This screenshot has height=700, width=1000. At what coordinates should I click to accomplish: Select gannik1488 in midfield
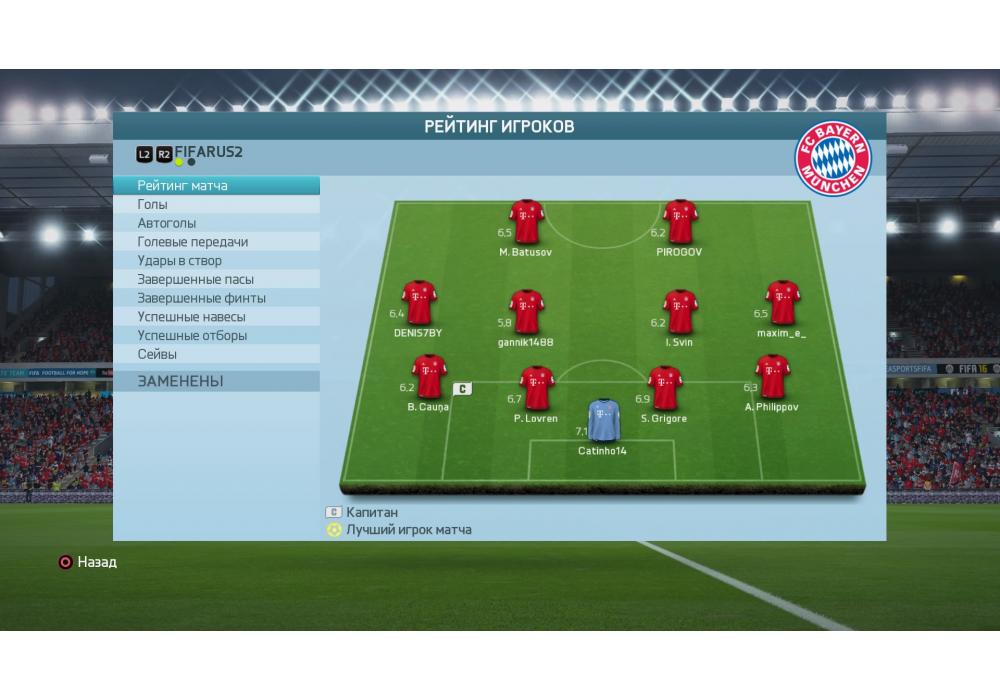[526, 311]
